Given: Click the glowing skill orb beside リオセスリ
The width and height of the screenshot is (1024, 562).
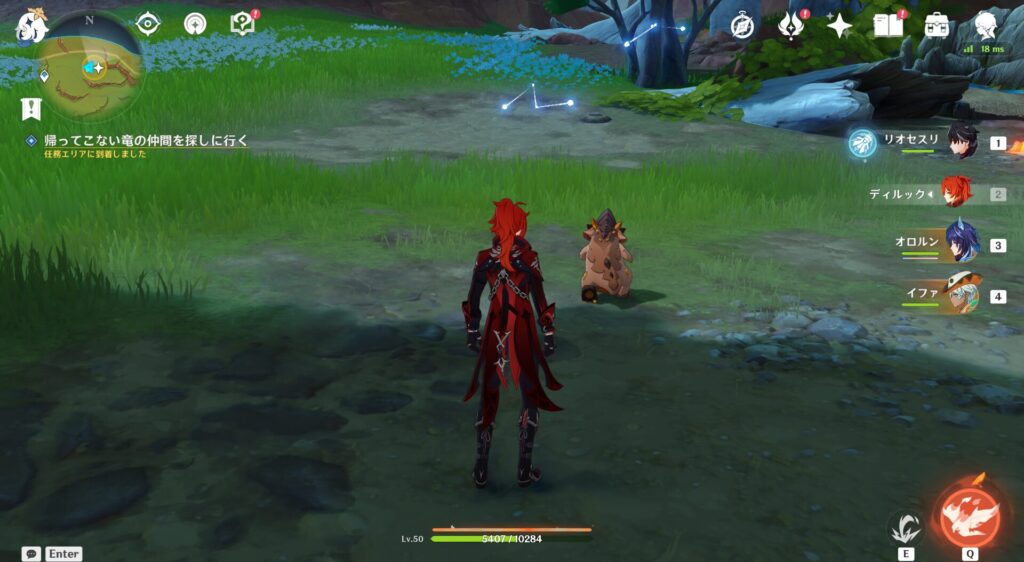Looking at the screenshot, I should pyautogui.click(x=862, y=144).
